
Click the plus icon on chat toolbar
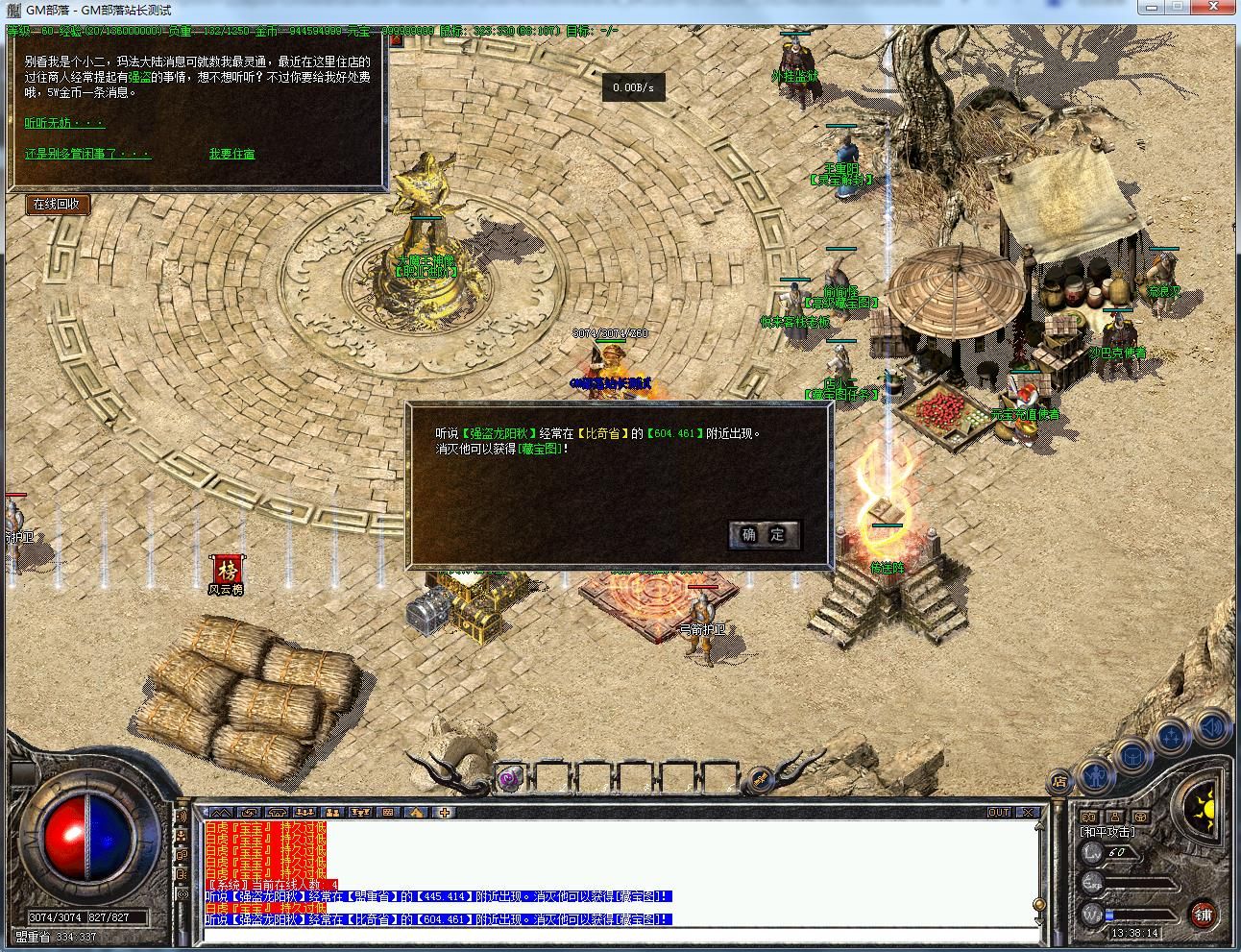pos(445,813)
